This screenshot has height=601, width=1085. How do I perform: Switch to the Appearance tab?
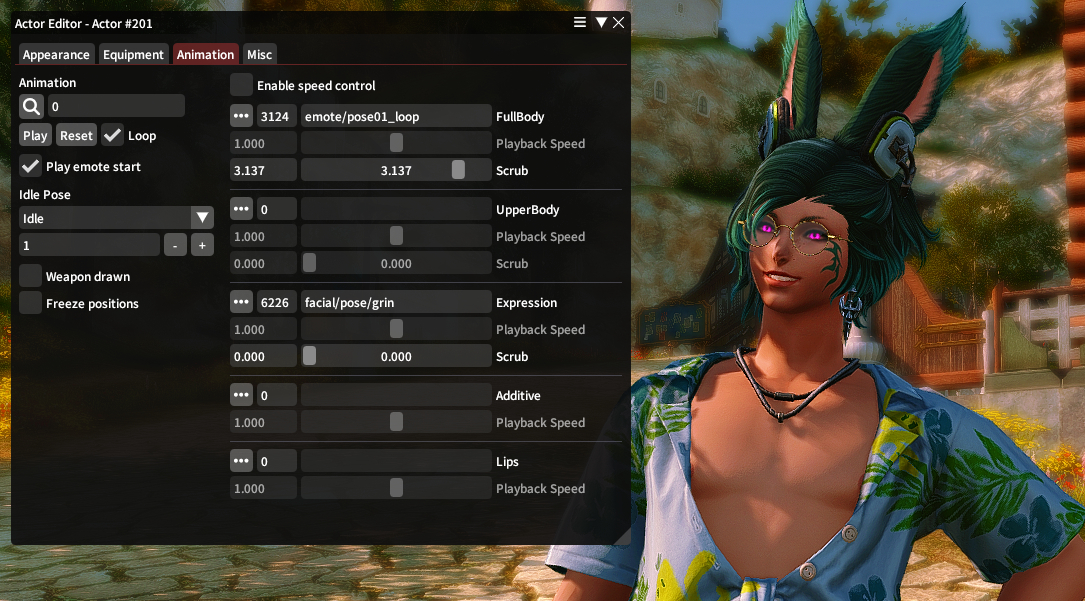coord(56,55)
